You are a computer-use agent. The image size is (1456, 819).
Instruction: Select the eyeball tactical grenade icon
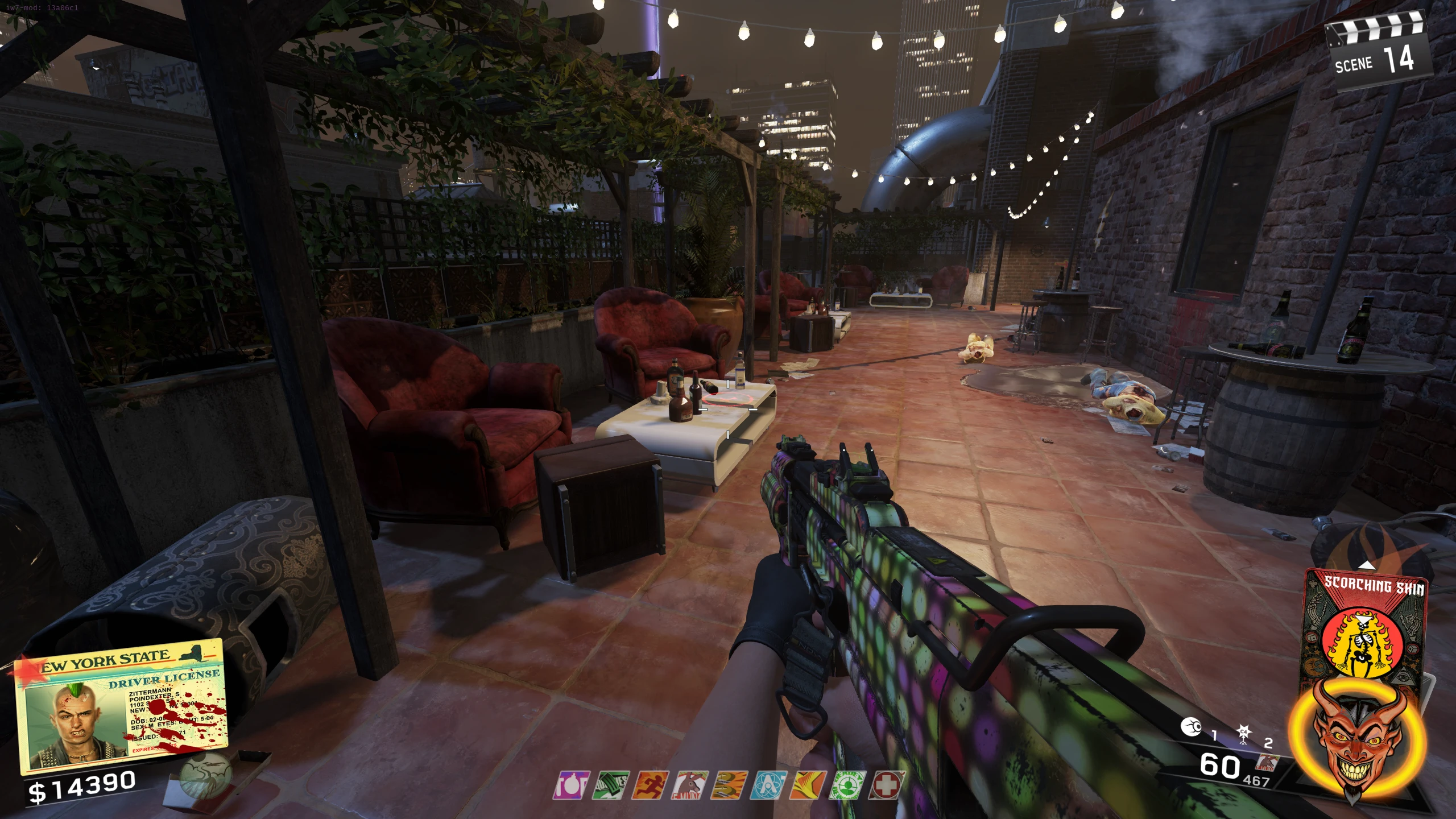click(x=1190, y=727)
